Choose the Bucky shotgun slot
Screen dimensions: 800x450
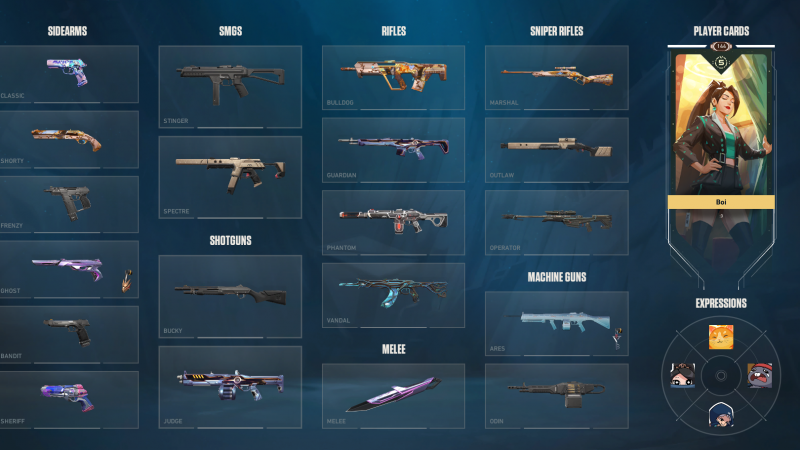(x=230, y=295)
